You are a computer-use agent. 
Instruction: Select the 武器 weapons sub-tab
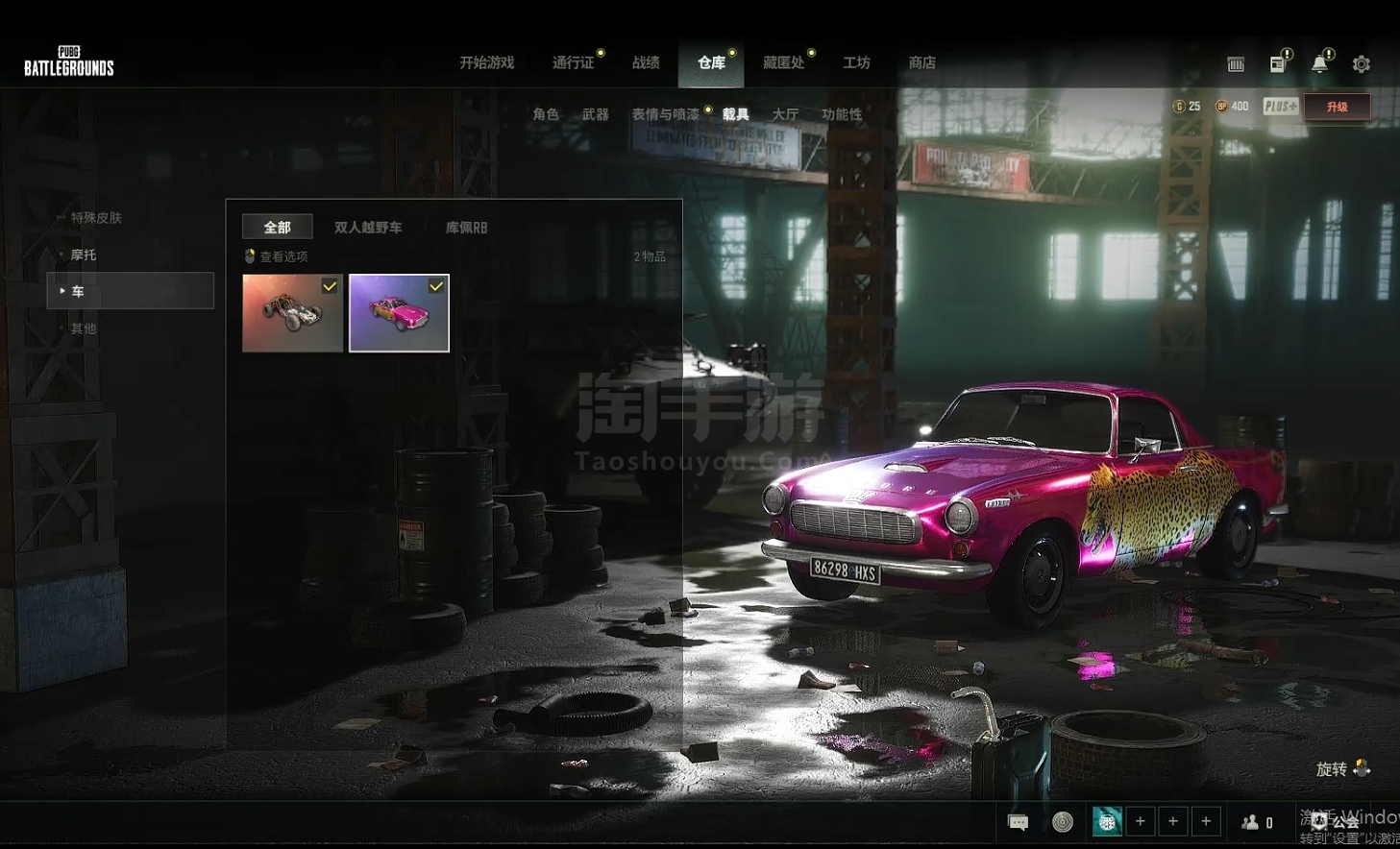tap(596, 114)
